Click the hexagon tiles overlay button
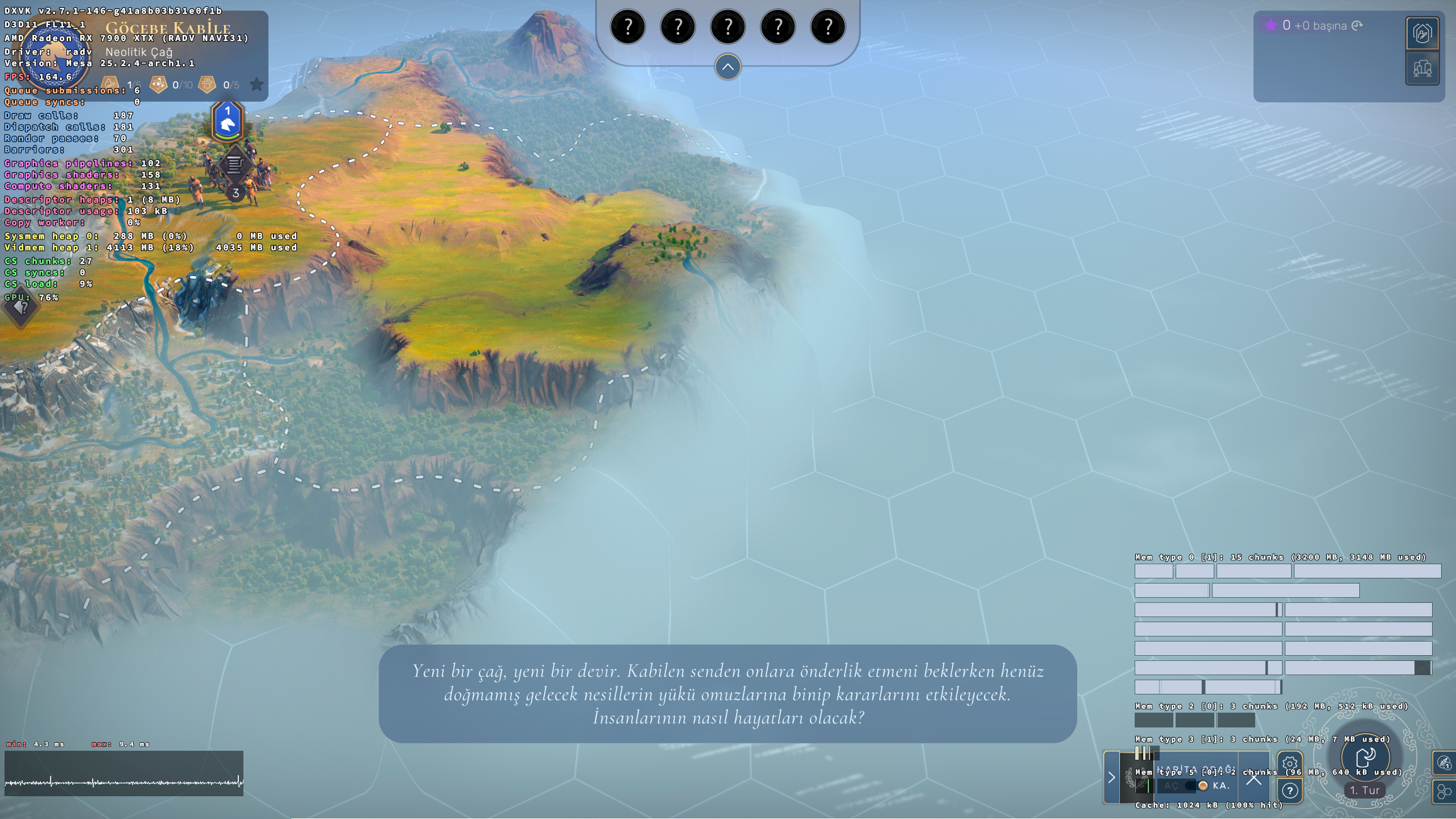1456x819 pixels. click(x=1443, y=792)
